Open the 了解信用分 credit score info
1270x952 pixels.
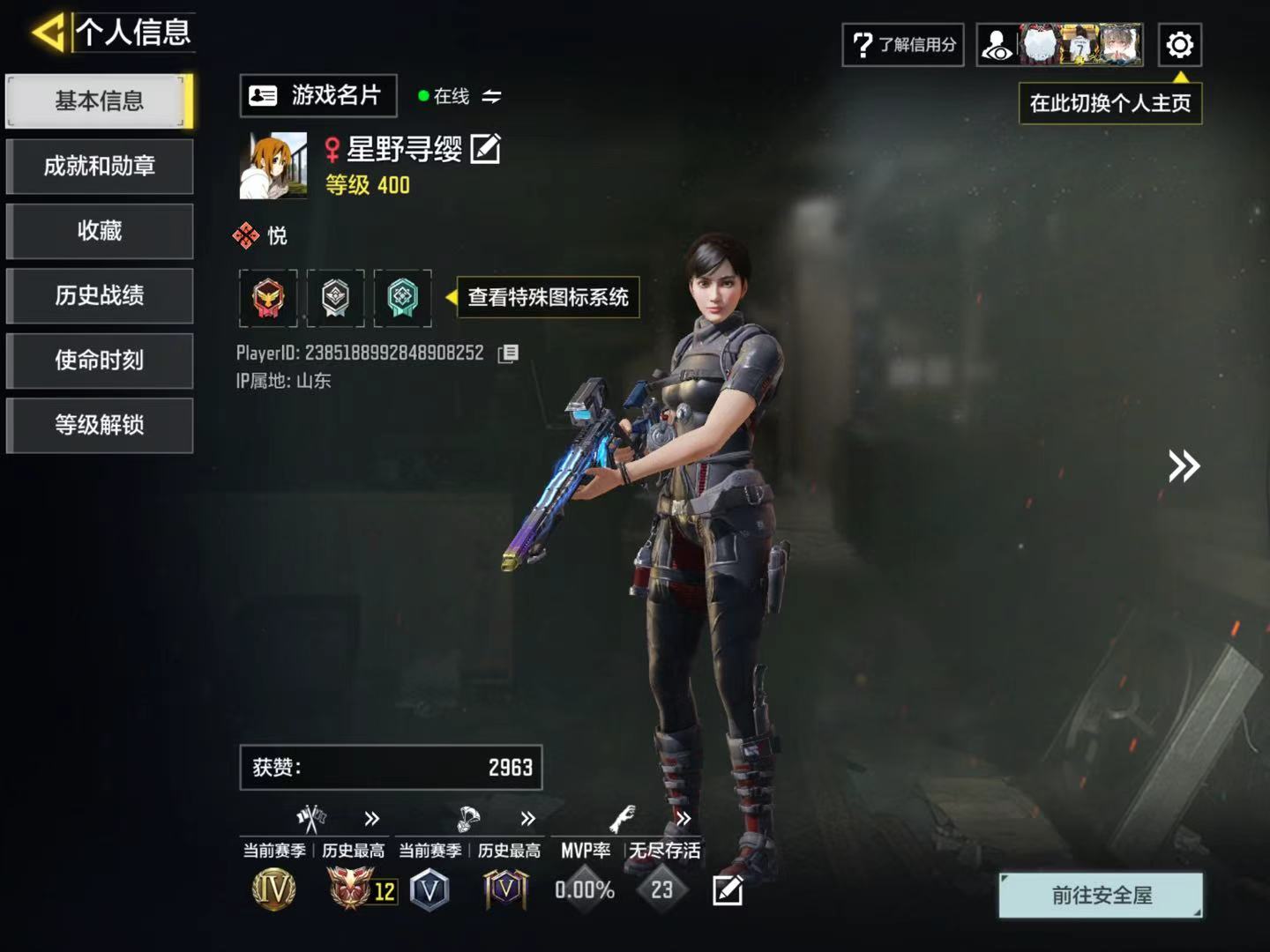click(x=903, y=45)
